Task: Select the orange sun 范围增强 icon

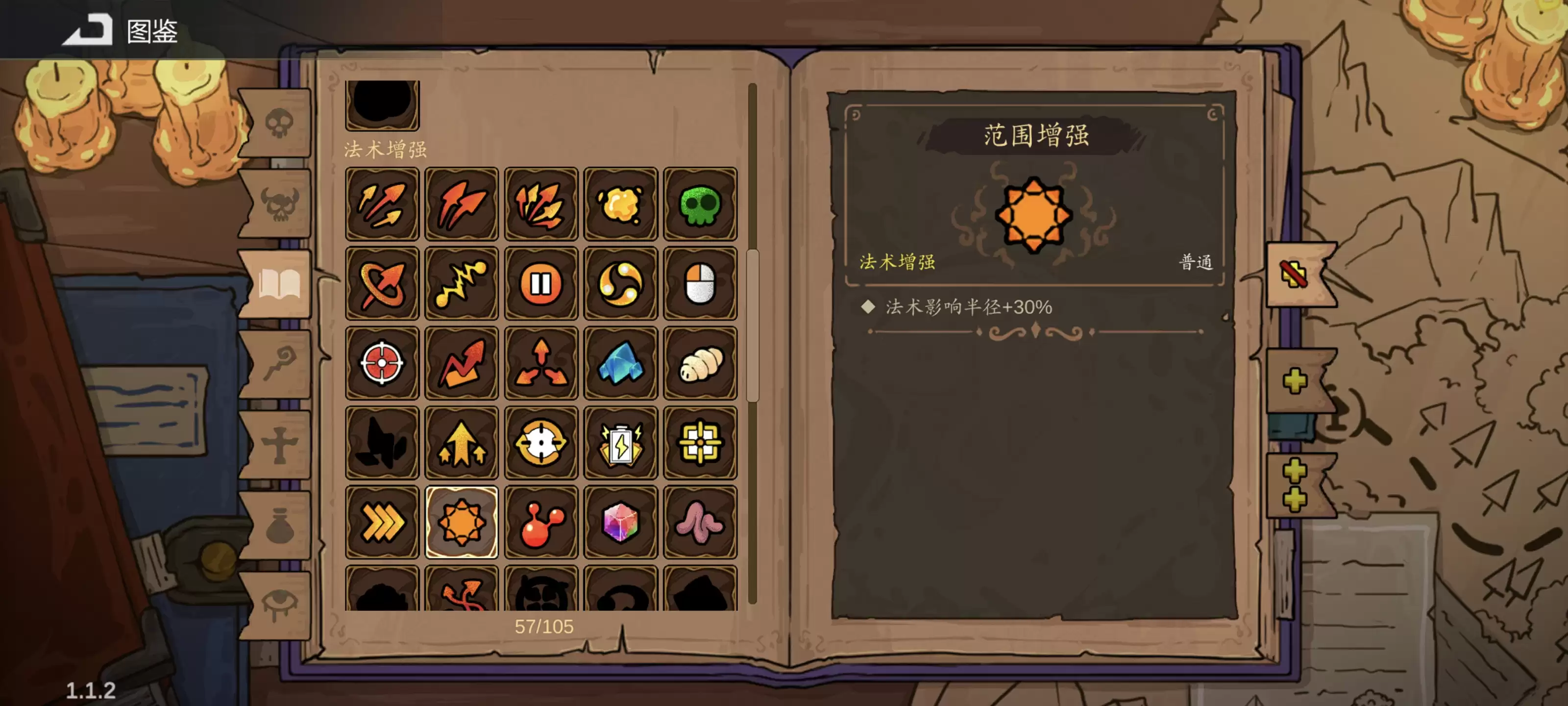Action: point(462,522)
